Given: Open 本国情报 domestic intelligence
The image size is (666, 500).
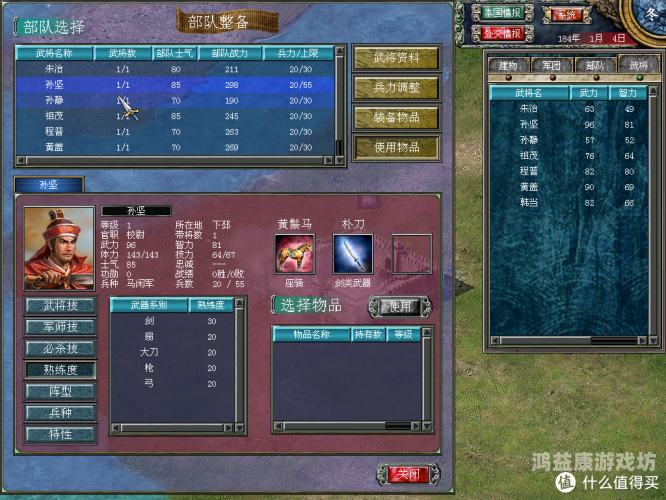Looking at the screenshot, I should 503,14.
